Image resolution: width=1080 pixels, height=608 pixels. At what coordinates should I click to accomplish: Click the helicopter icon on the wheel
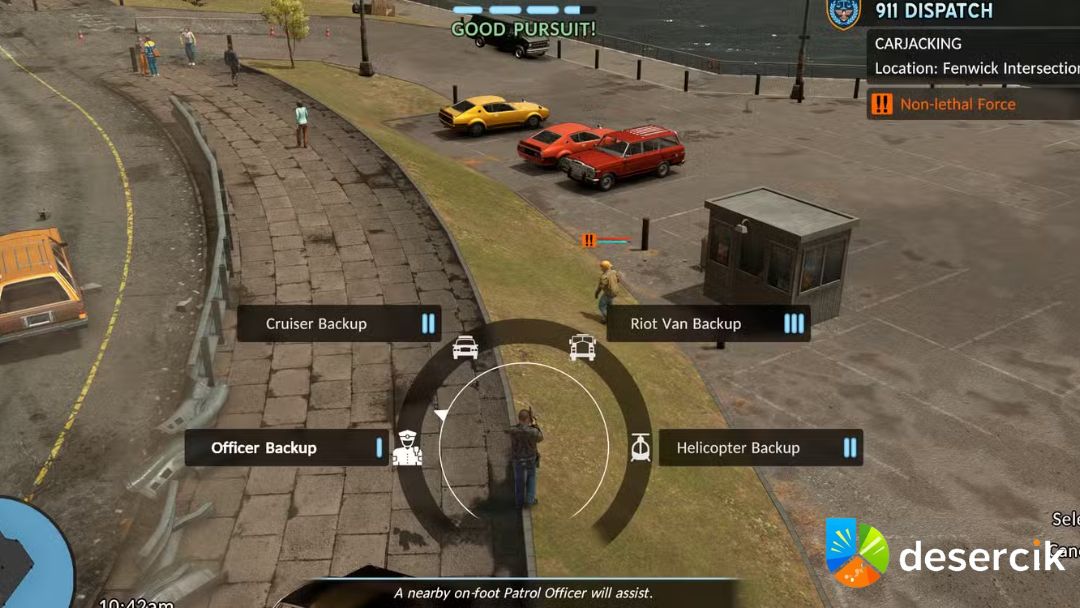(x=641, y=448)
